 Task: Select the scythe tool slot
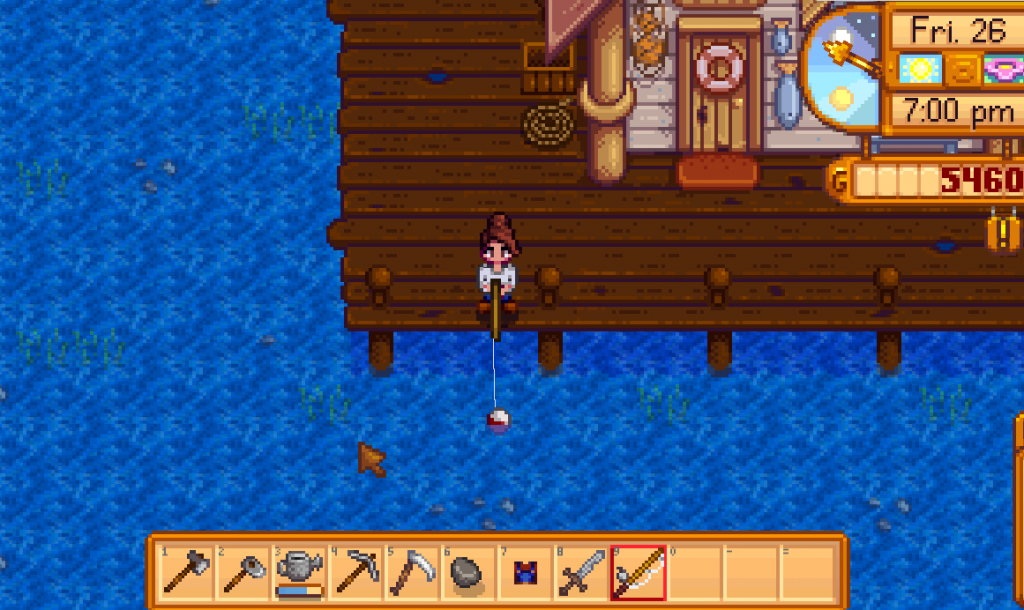[x=411, y=573]
